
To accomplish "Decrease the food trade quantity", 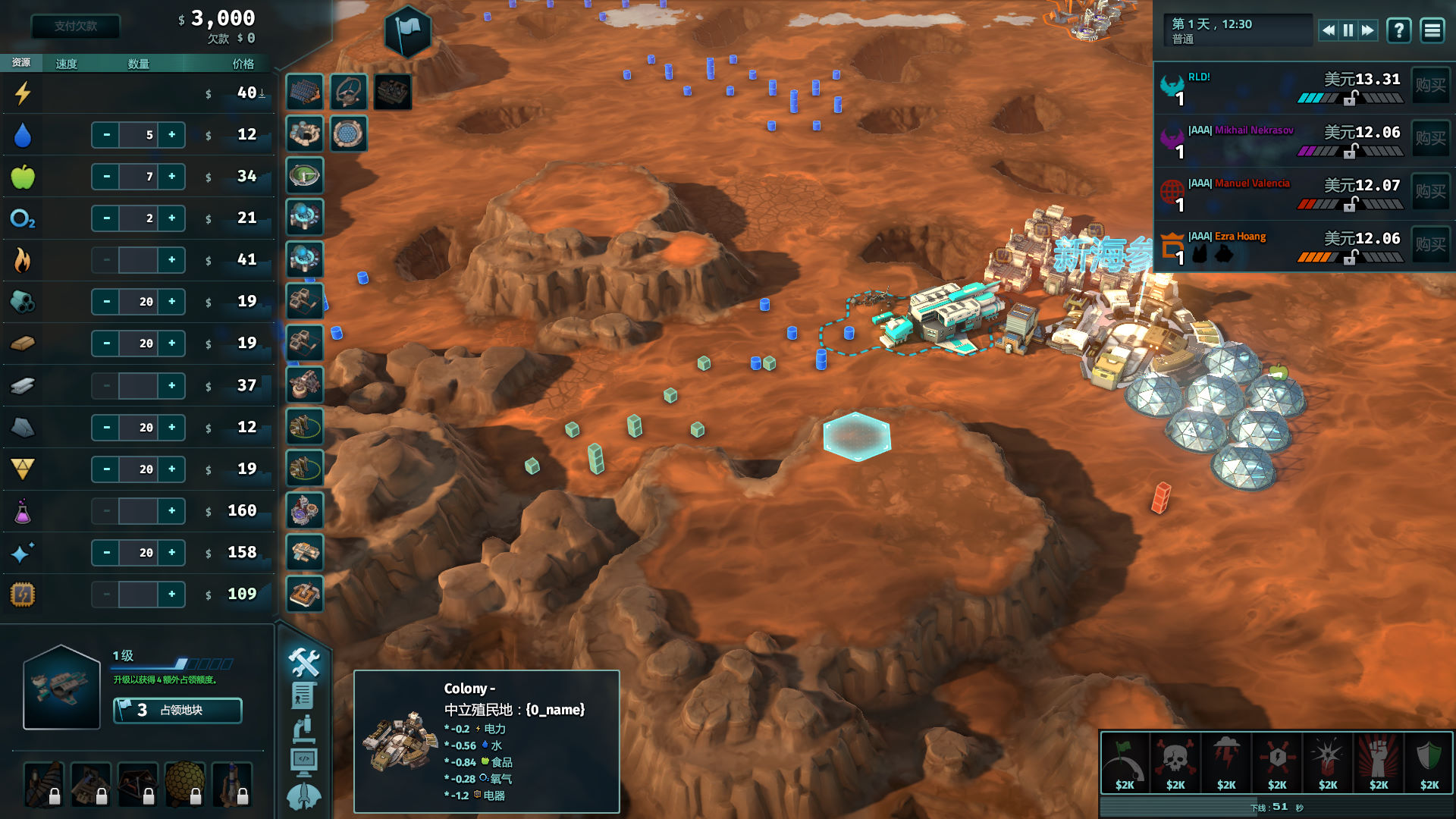I will tap(106, 177).
